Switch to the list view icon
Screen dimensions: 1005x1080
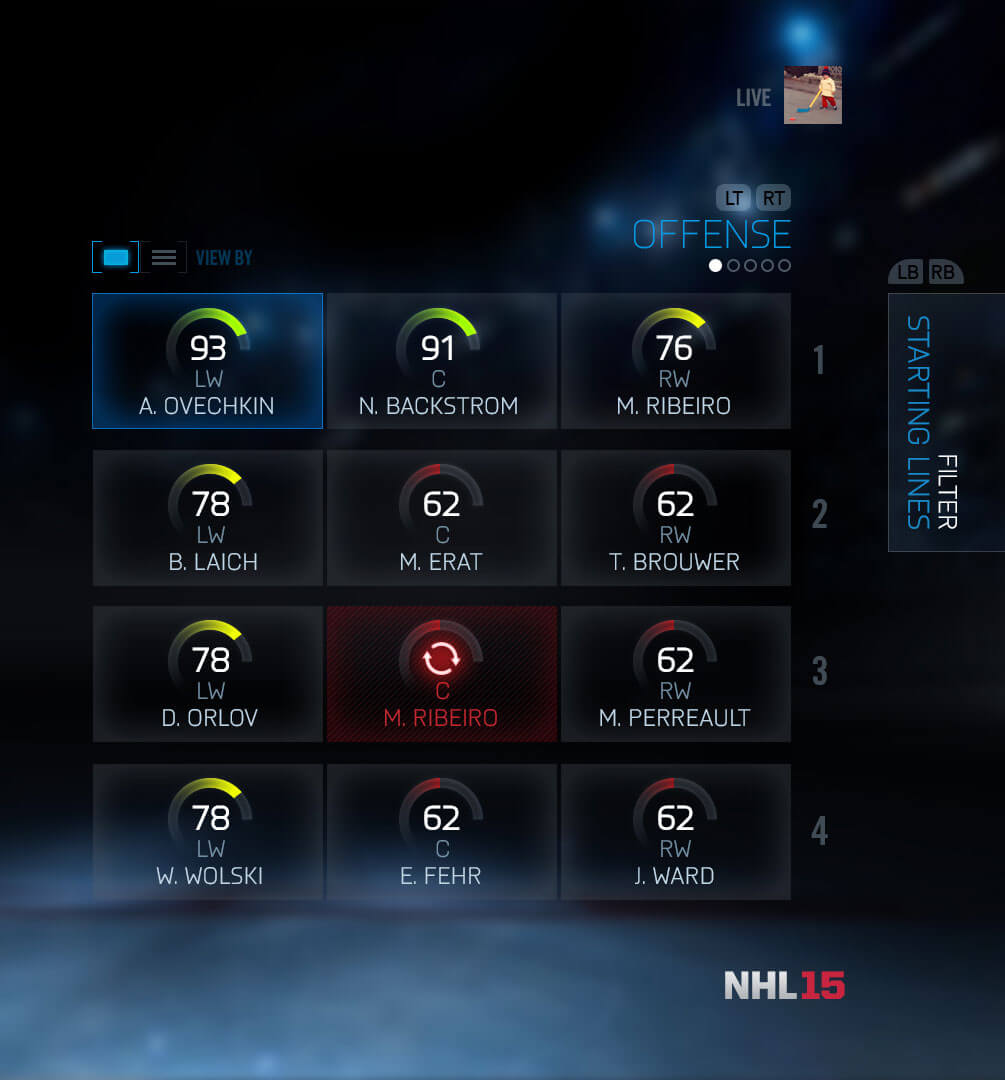click(x=164, y=258)
